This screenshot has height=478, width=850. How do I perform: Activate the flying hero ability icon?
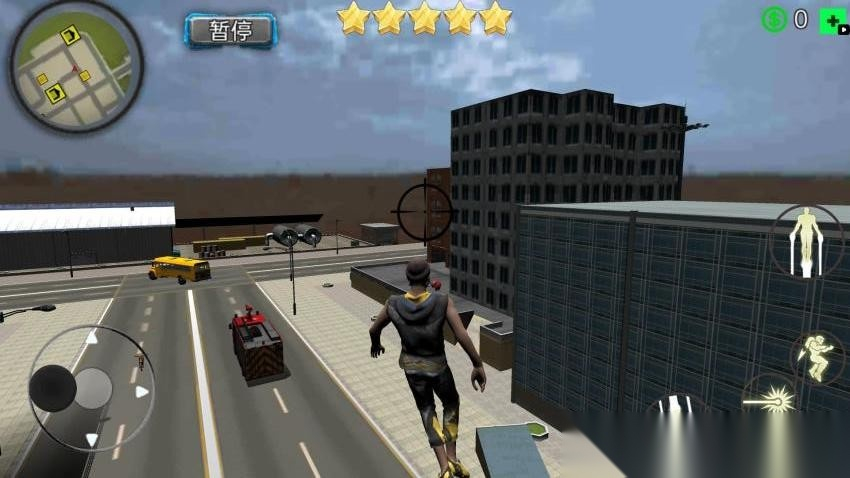tap(806, 241)
